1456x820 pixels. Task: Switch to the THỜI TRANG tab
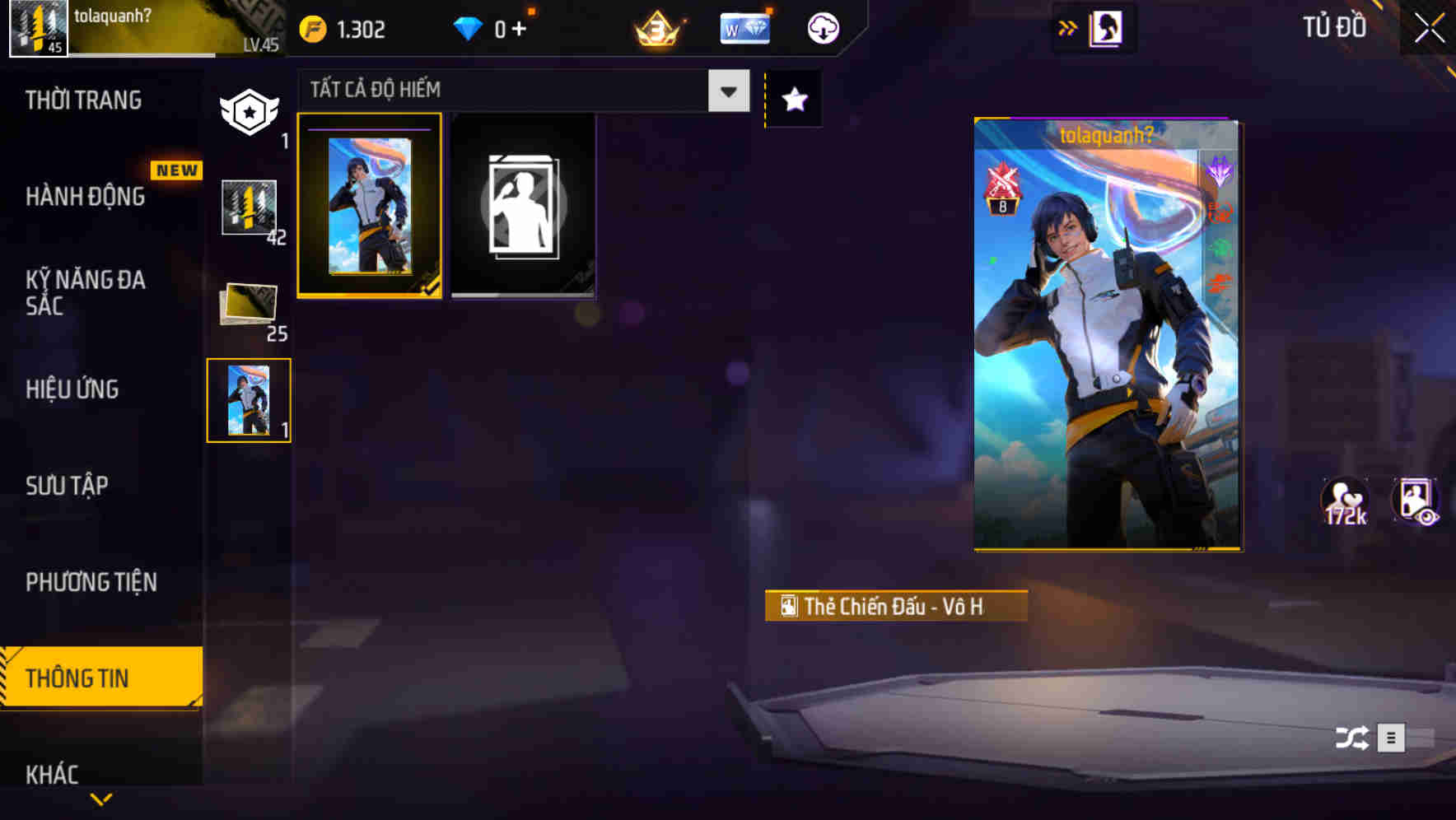click(82, 100)
